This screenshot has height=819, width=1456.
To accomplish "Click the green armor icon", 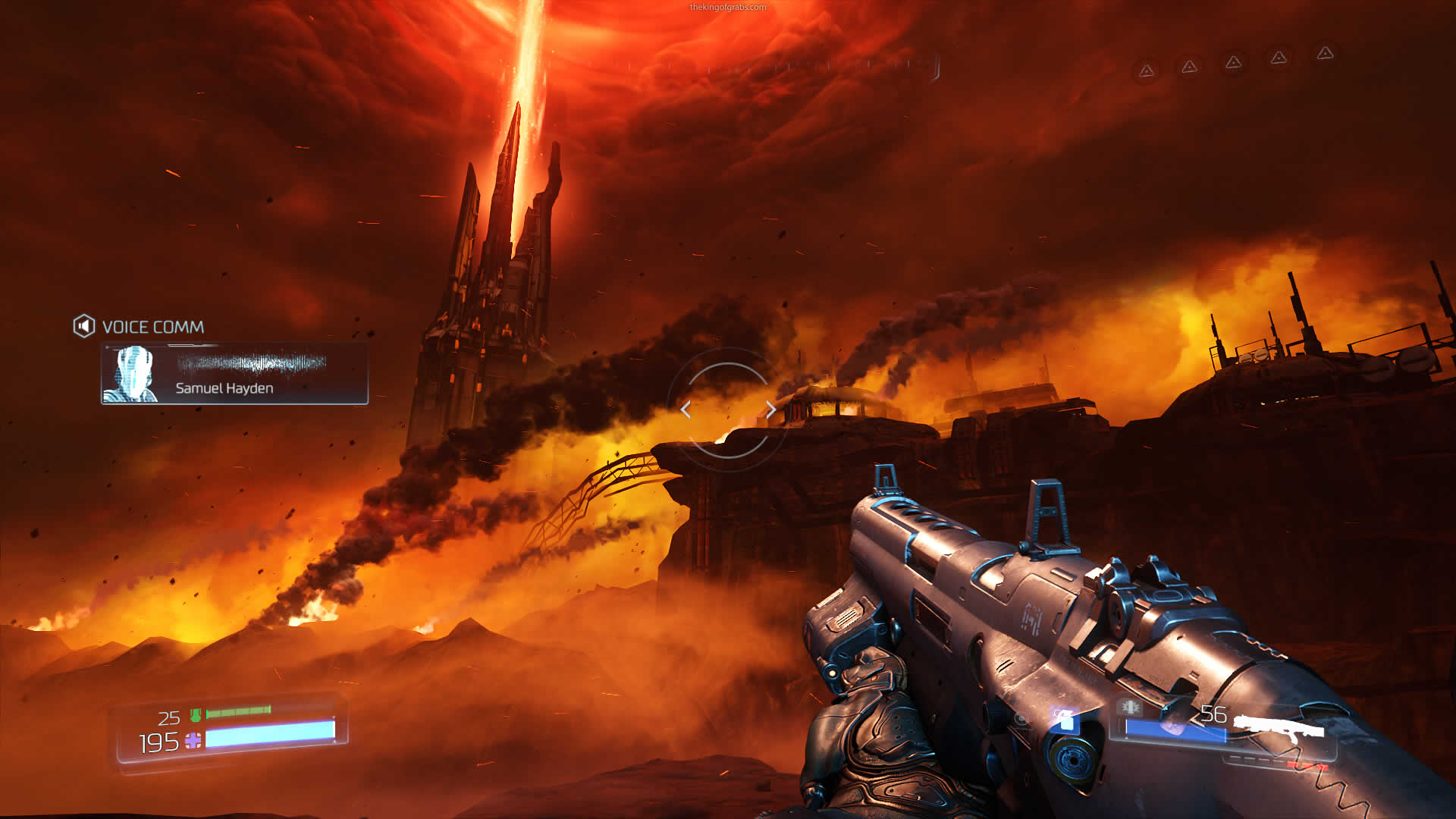I will coord(196,714).
